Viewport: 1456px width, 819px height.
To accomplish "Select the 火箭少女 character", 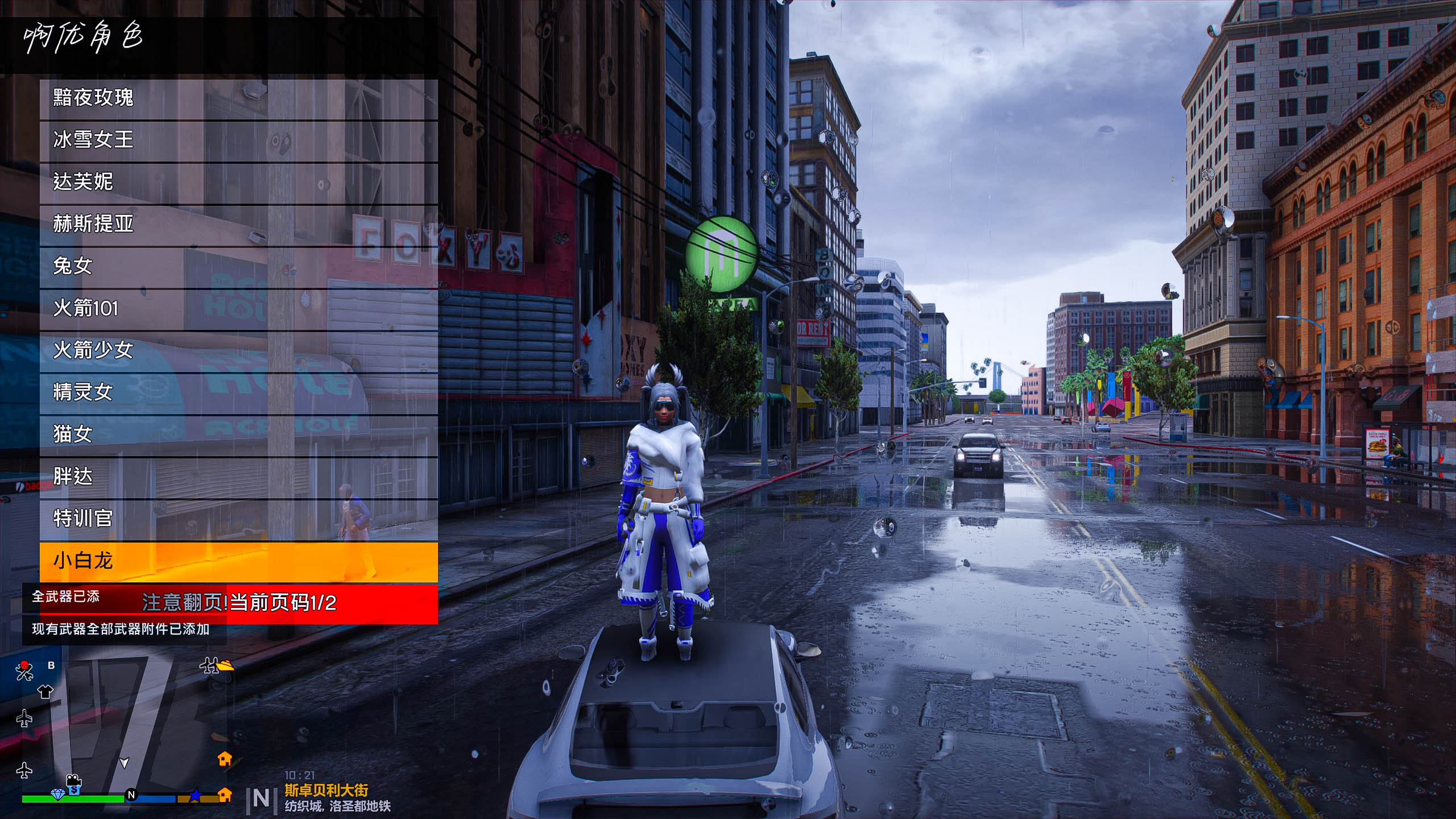I will tap(239, 350).
